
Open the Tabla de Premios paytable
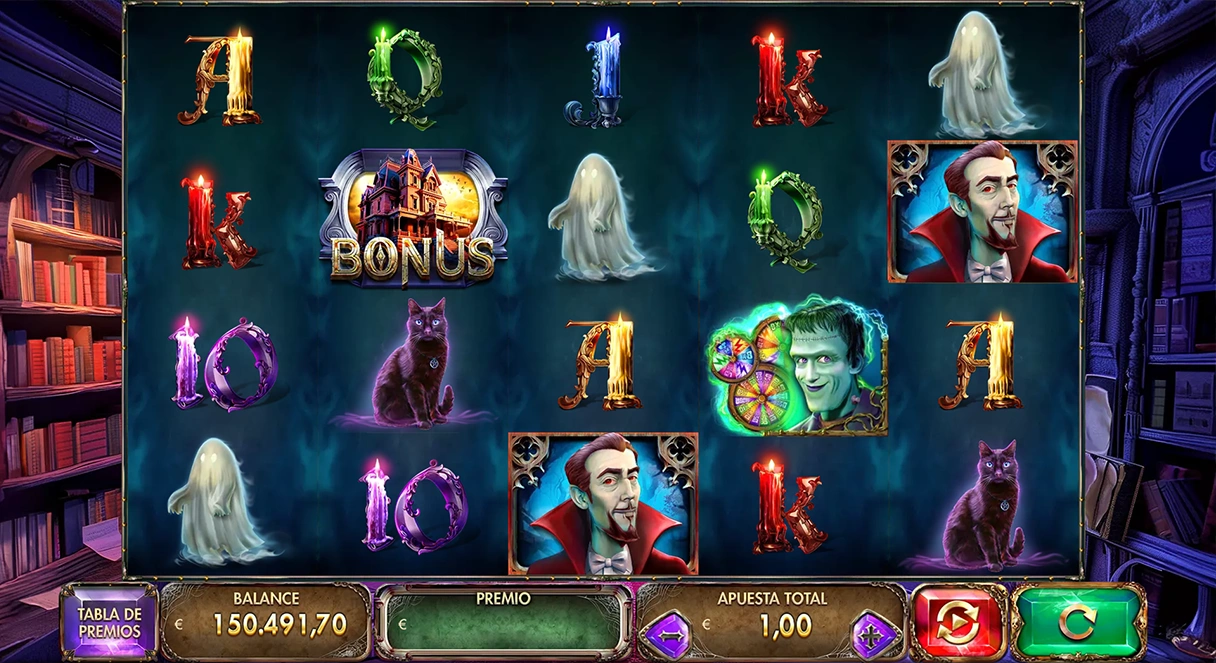(x=110, y=621)
